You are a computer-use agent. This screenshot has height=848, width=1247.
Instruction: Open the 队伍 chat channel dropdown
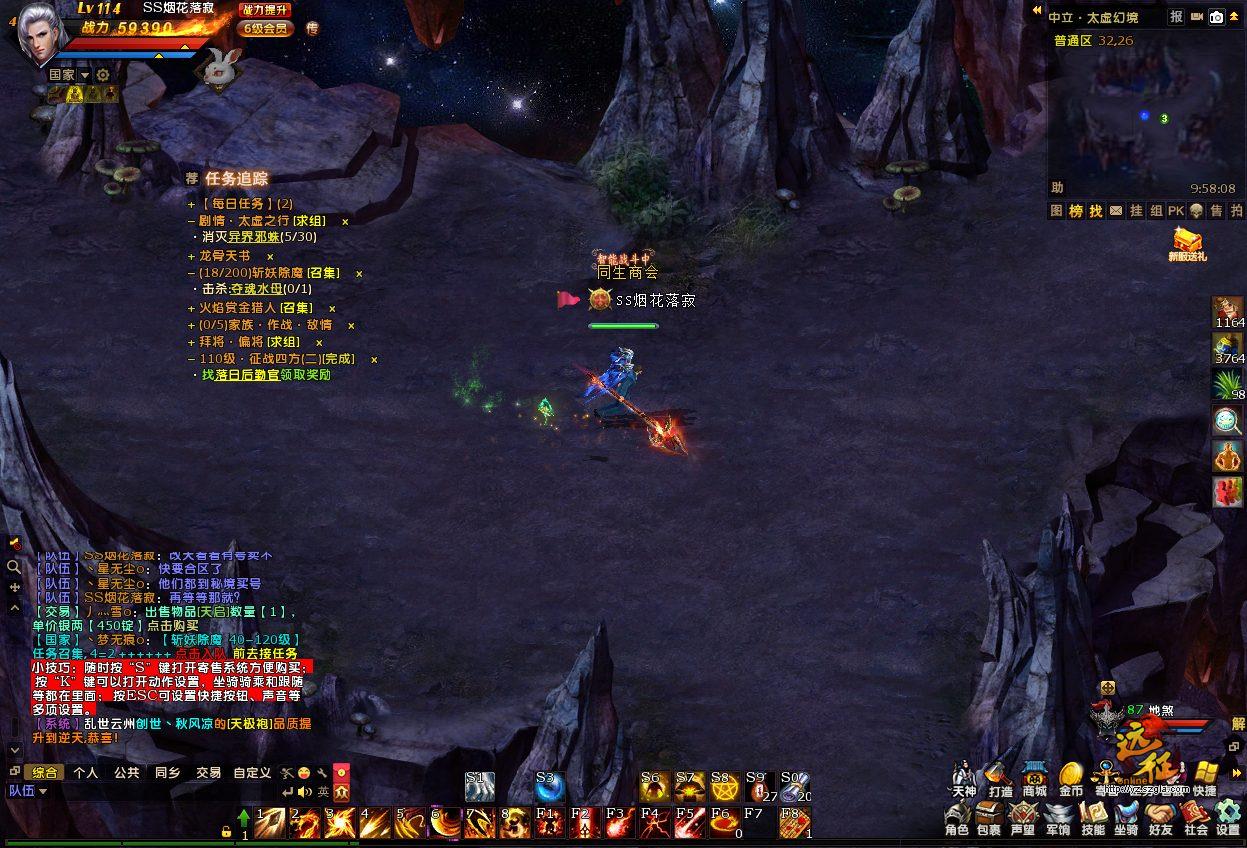point(28,791)
